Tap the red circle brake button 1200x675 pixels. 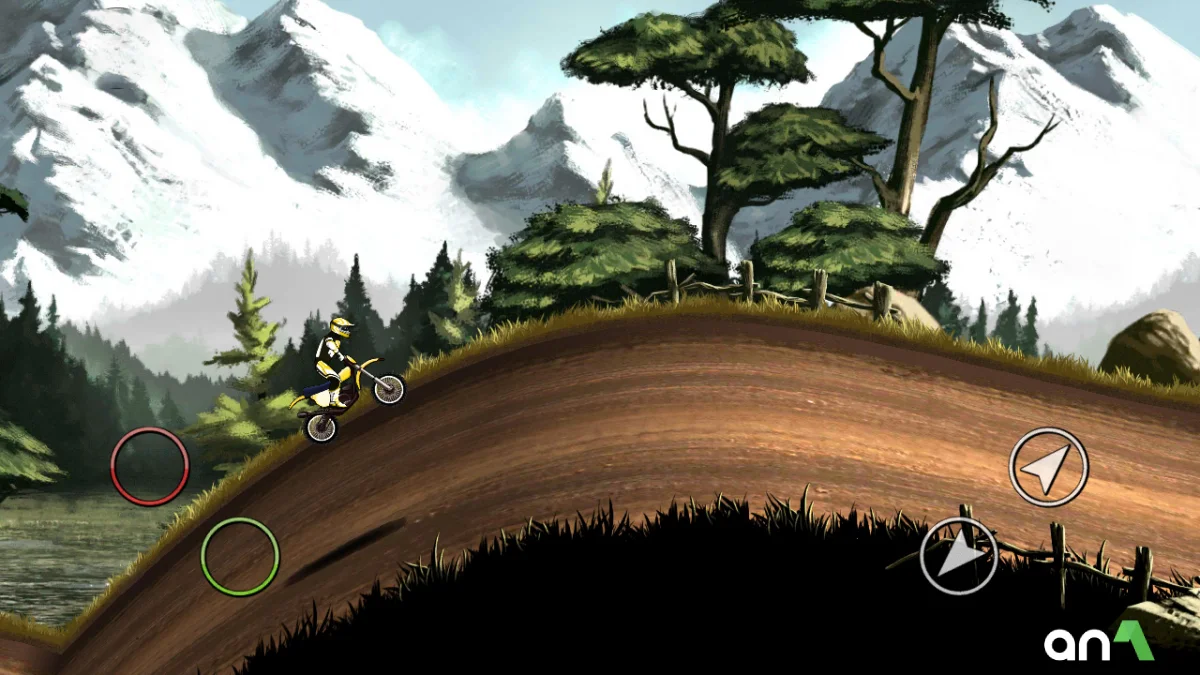(150, 466)
